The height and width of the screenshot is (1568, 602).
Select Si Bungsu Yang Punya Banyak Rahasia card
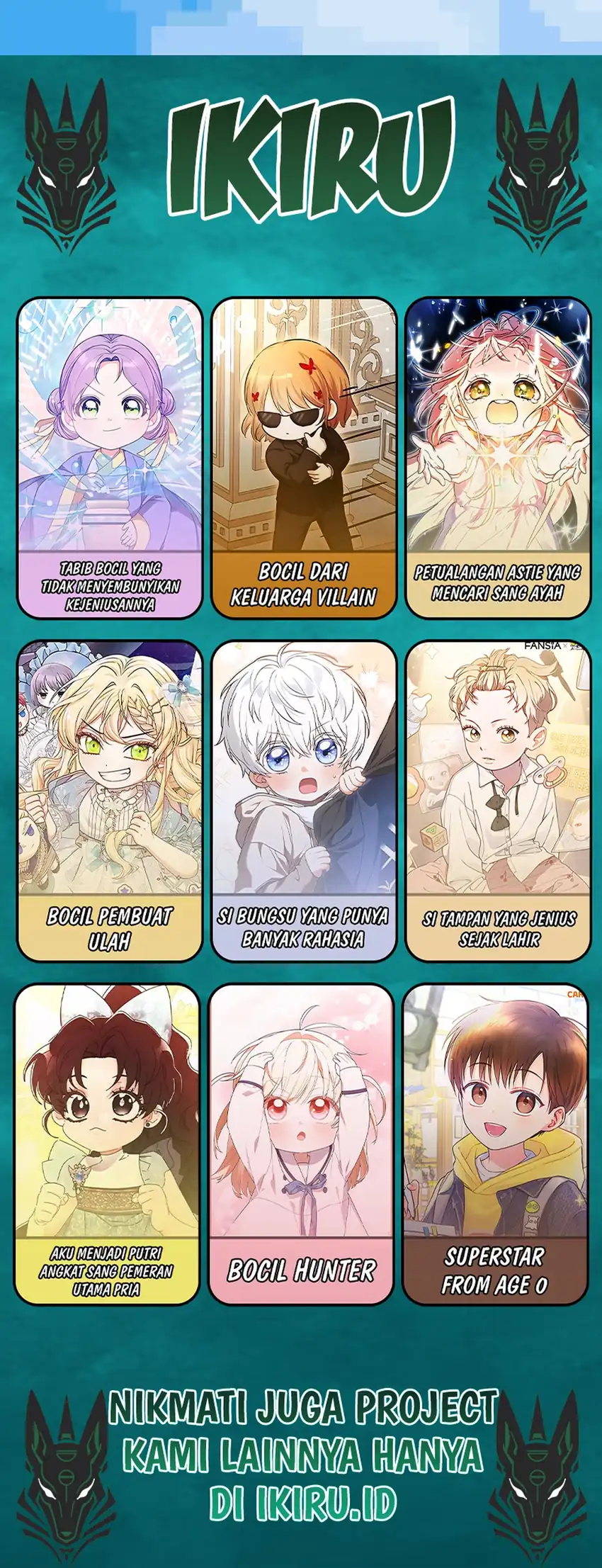[304, 801]
